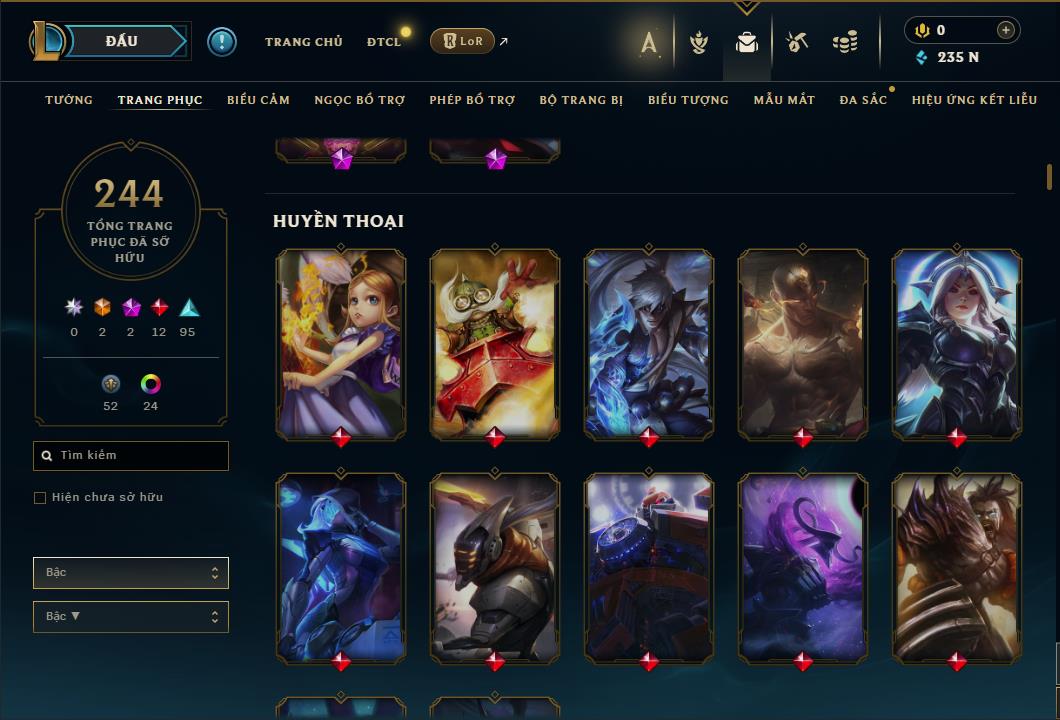Select the PHÉP BỔ TRỢ tab
This screenshot has height=720, width=1060.
(472, 100)
